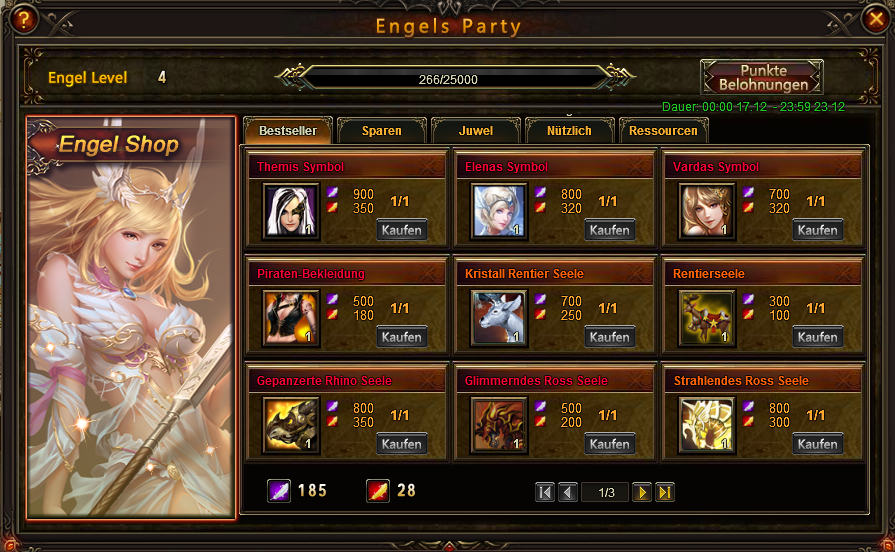Viewport: 895px width, 552px height.
Task: Open the Nützlich tab
Action: 569,131
